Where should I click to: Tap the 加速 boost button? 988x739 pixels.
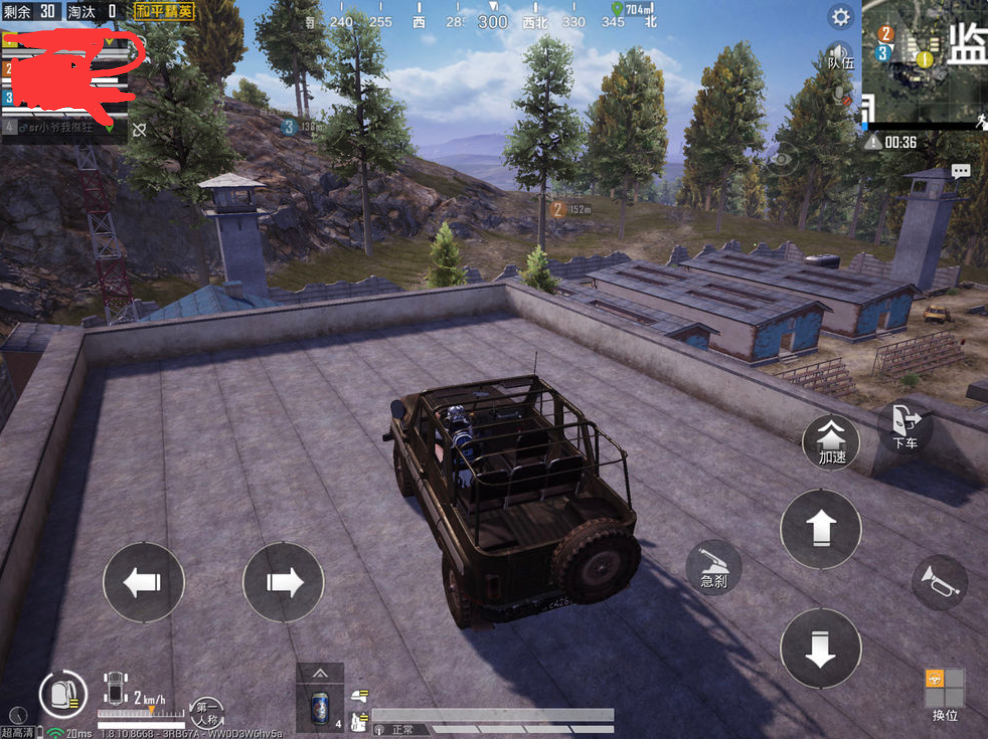831,439
